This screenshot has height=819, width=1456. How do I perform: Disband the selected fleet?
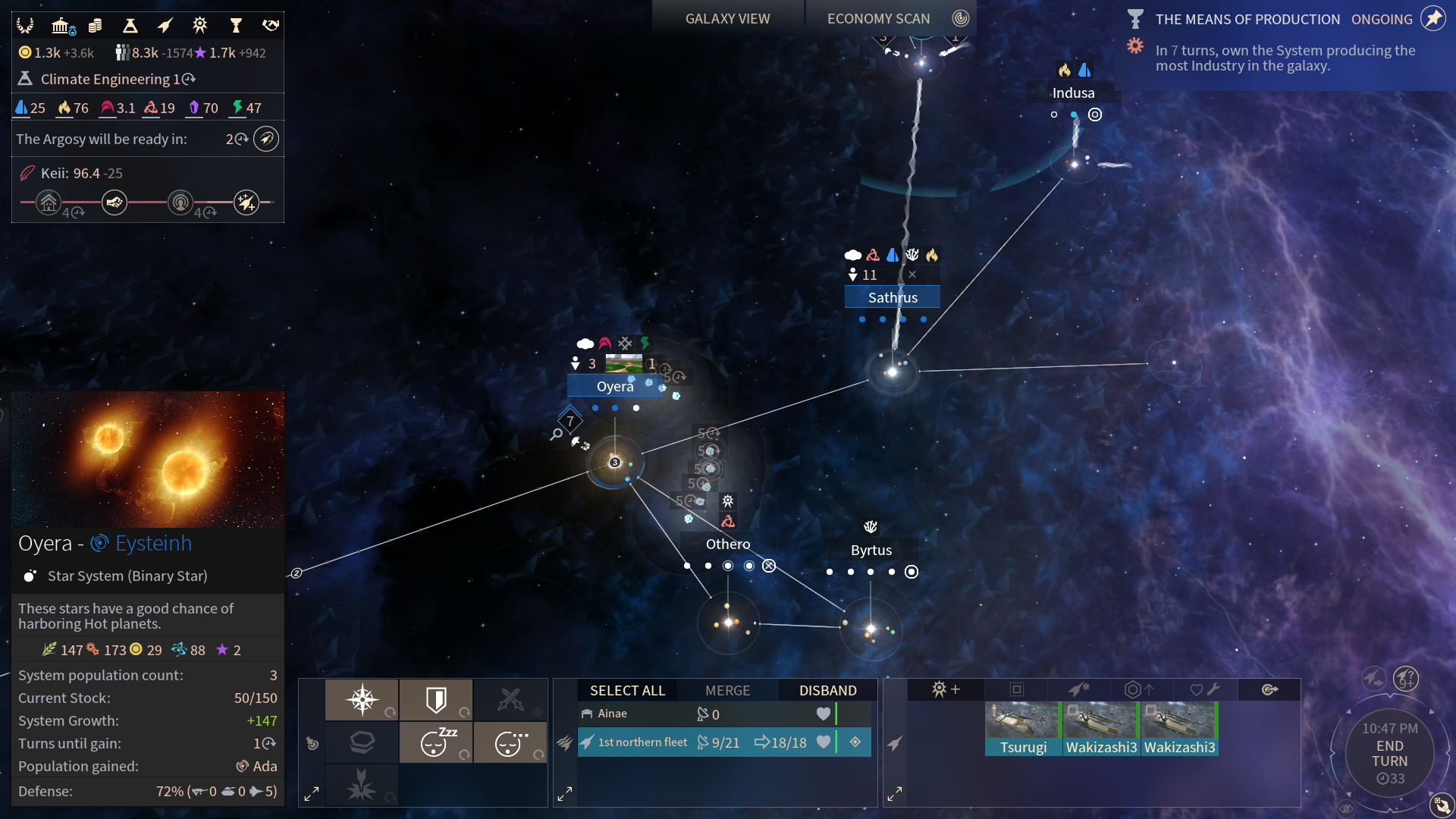827,690
